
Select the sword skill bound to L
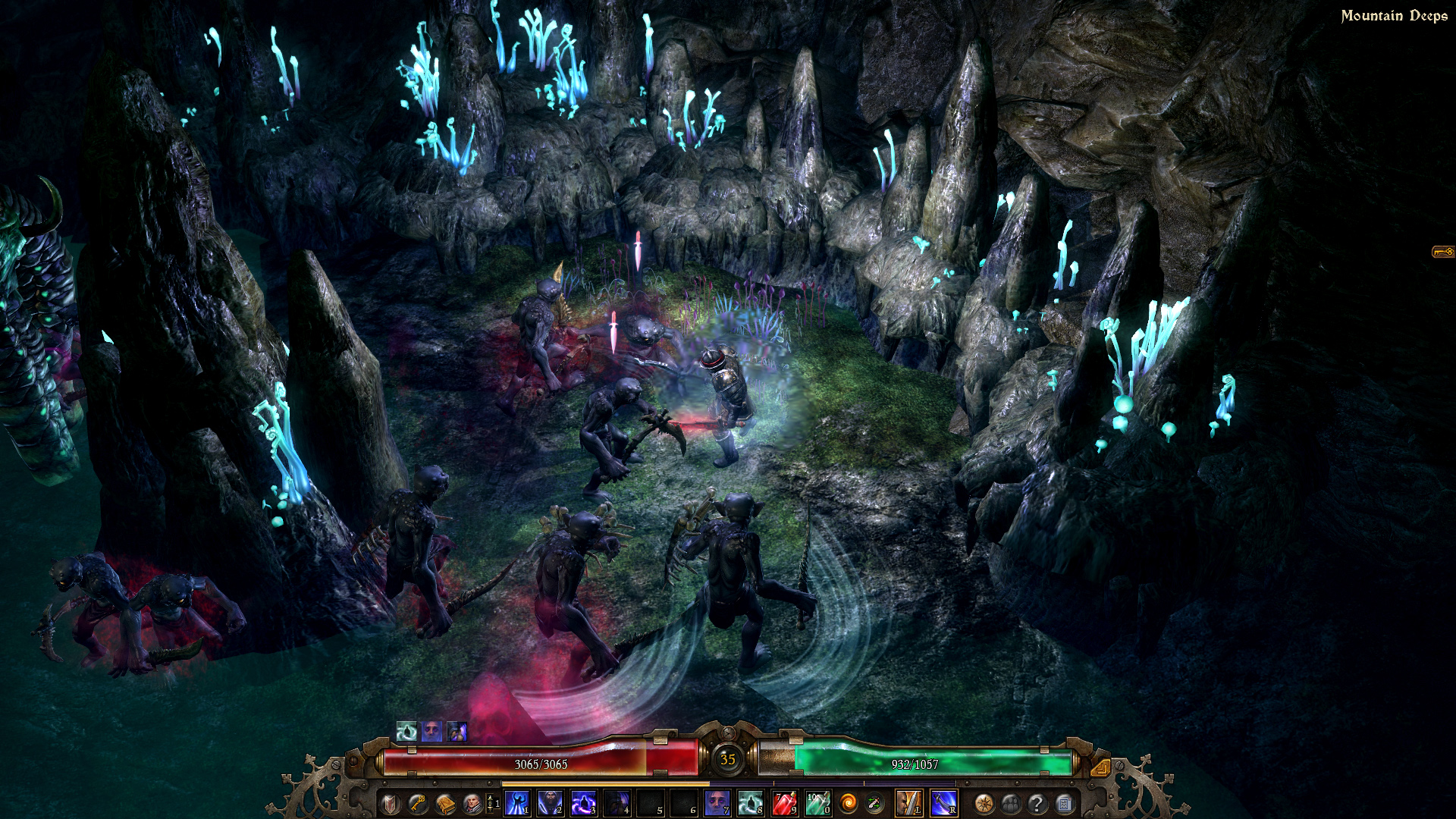(908, 802)
